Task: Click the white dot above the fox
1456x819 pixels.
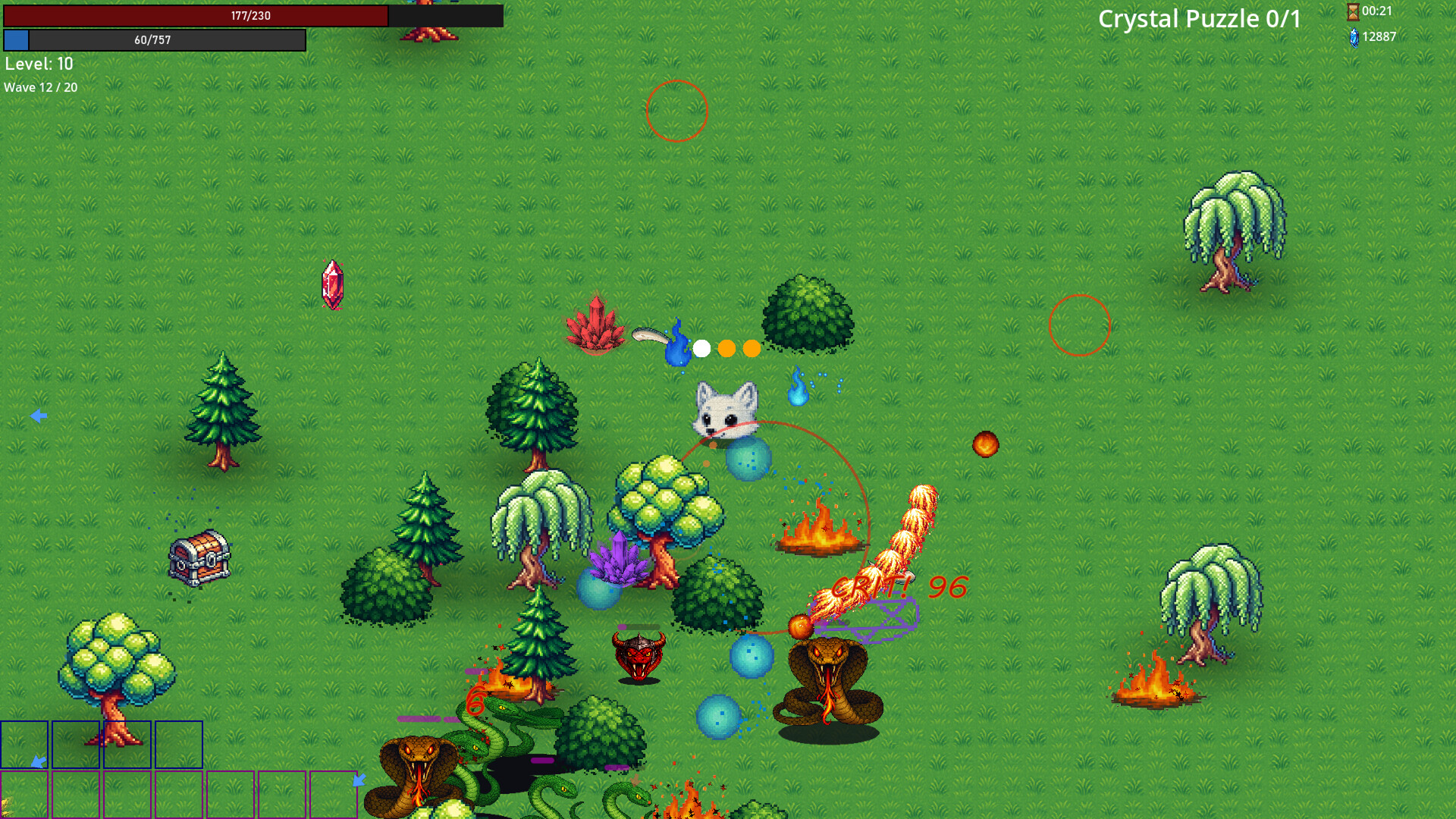Action: (x=701, y=349)
